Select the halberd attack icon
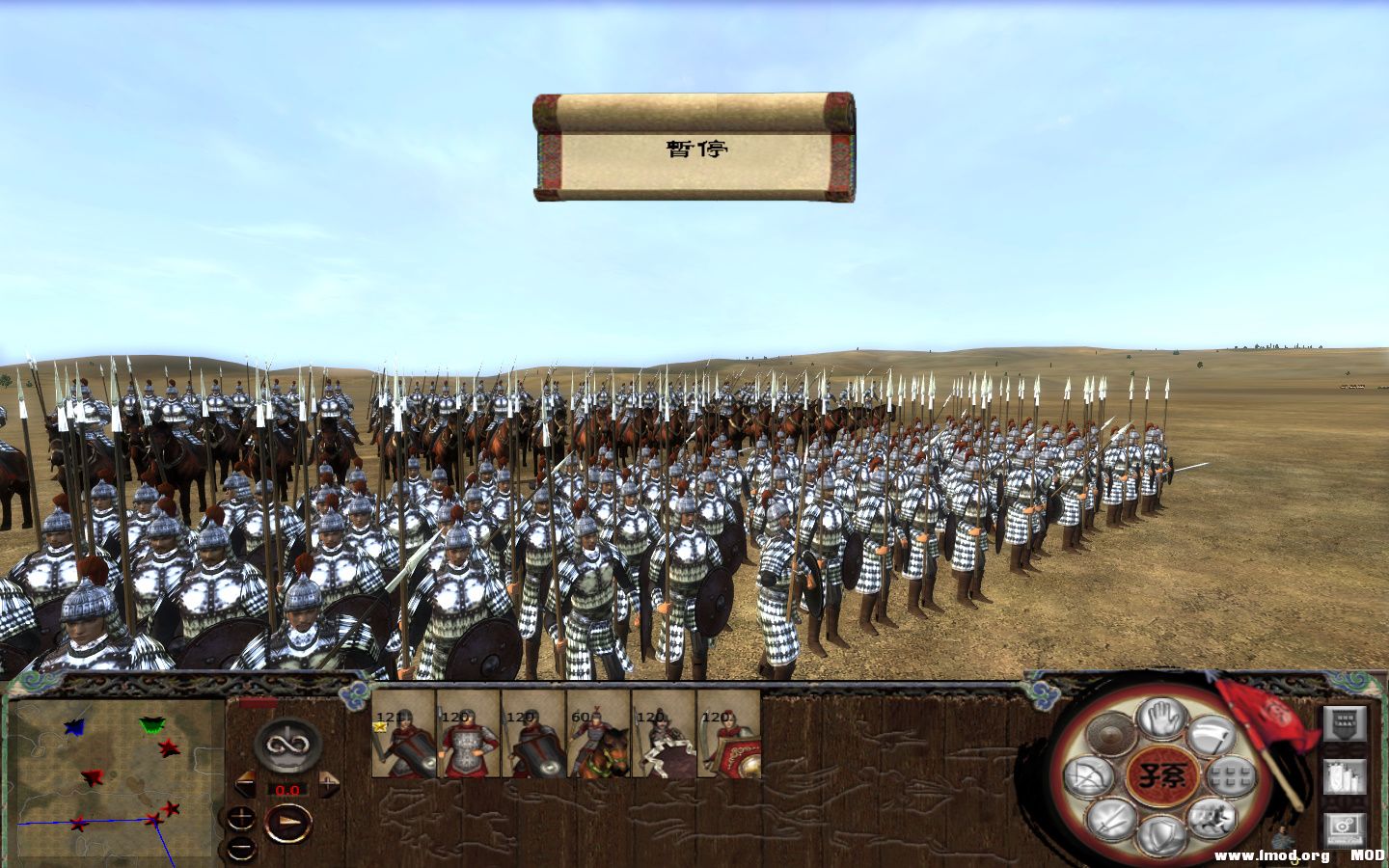This screenshot has height=868, width=1389. click(1212, 736)
